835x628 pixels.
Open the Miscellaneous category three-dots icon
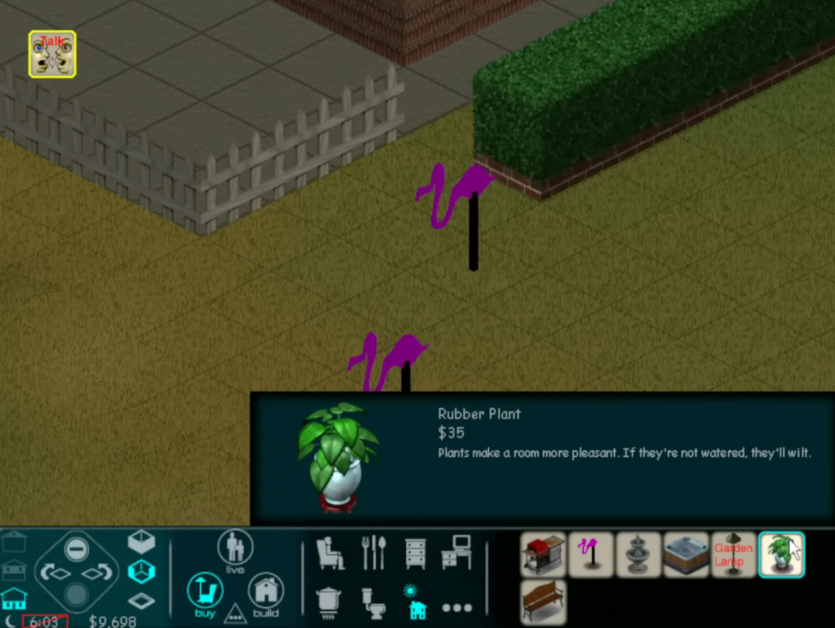456,606
